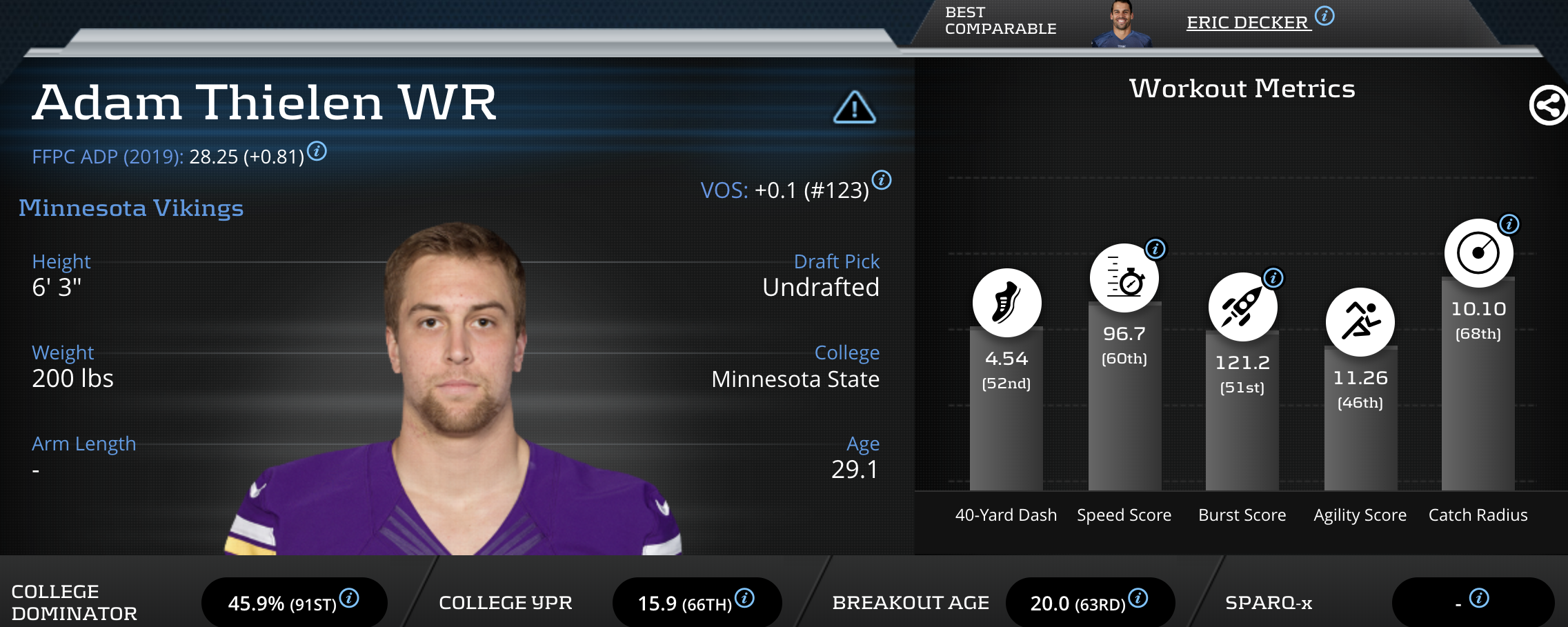
Task: Show info for Breakout Age value
Action: pyautogui.click(x=1138, y=598)
